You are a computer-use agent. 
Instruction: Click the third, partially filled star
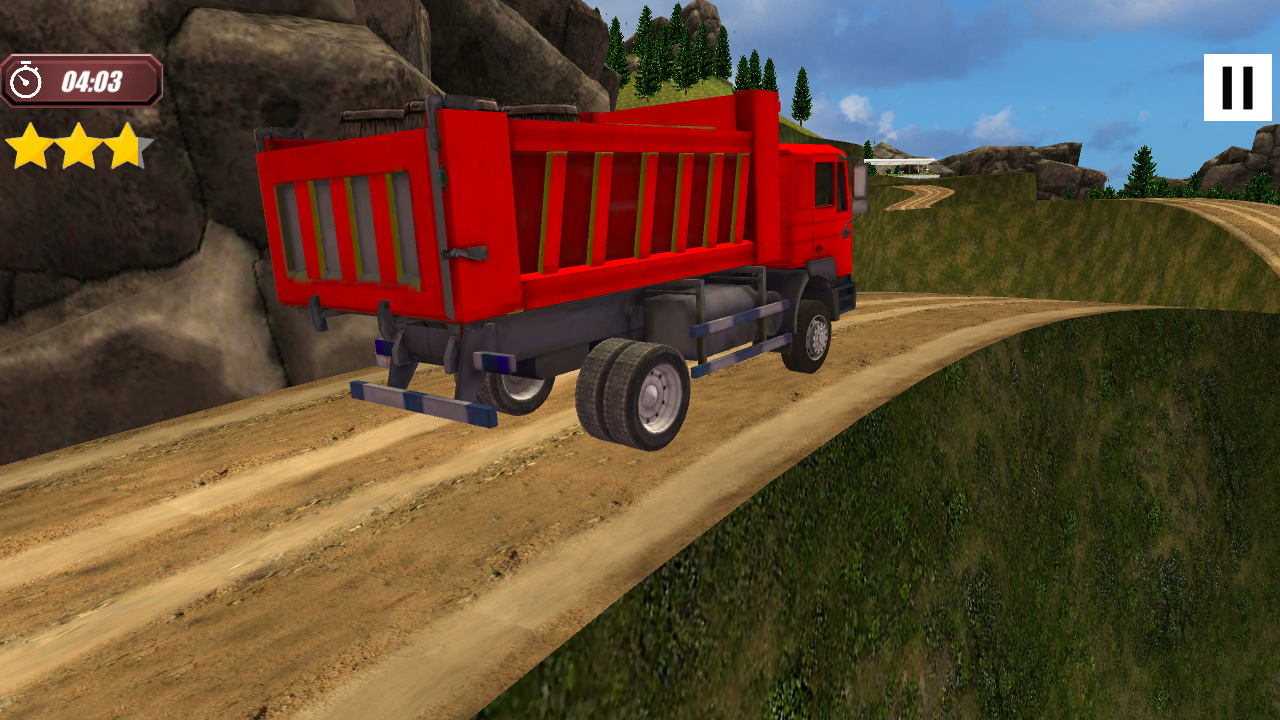click(125, 144)
